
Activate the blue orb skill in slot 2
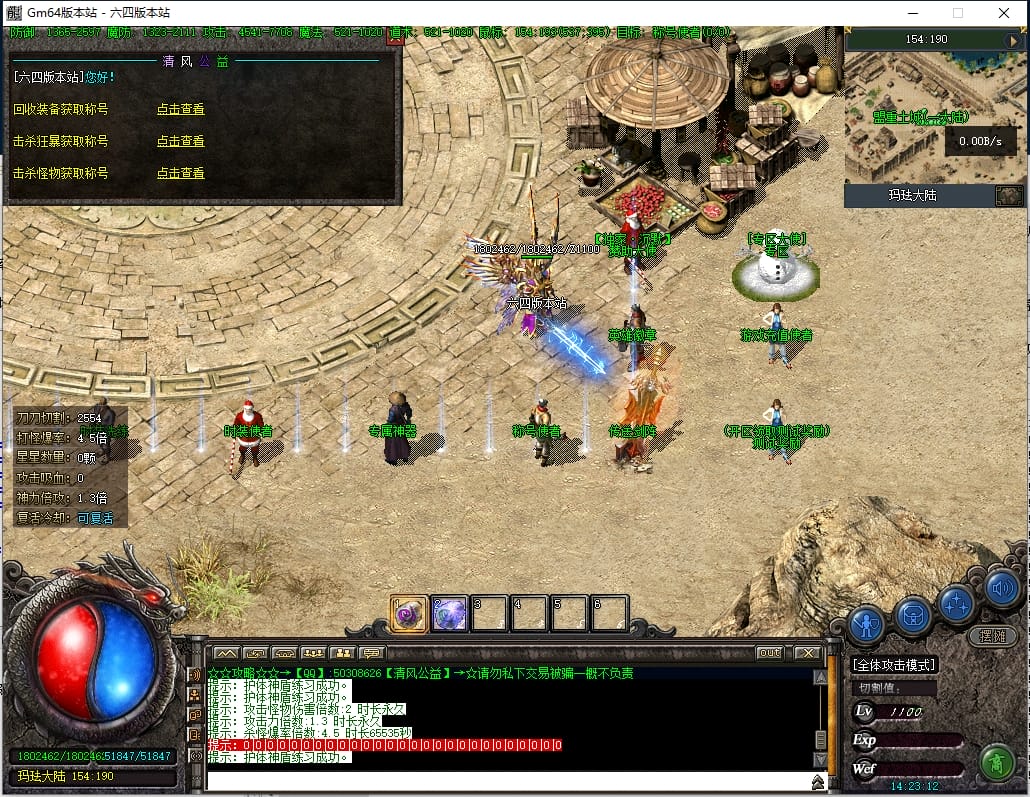[449, 613]
